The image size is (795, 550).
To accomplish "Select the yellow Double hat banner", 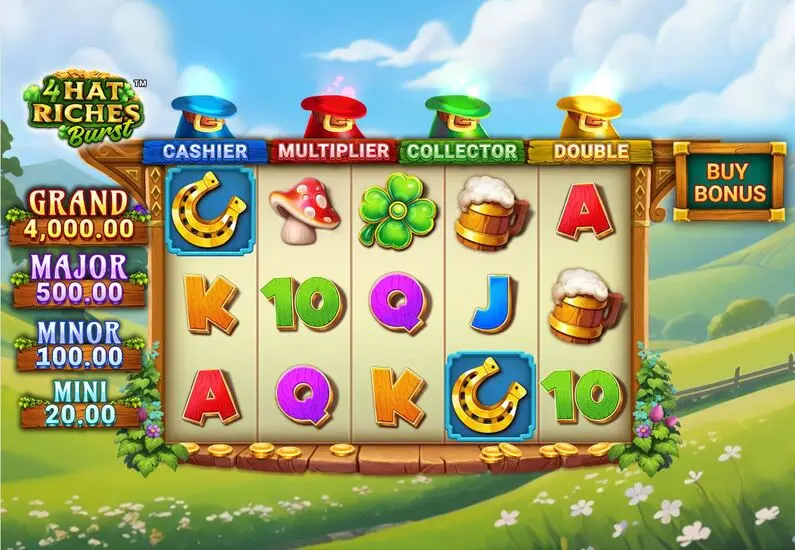I will (x=590, y=152).
